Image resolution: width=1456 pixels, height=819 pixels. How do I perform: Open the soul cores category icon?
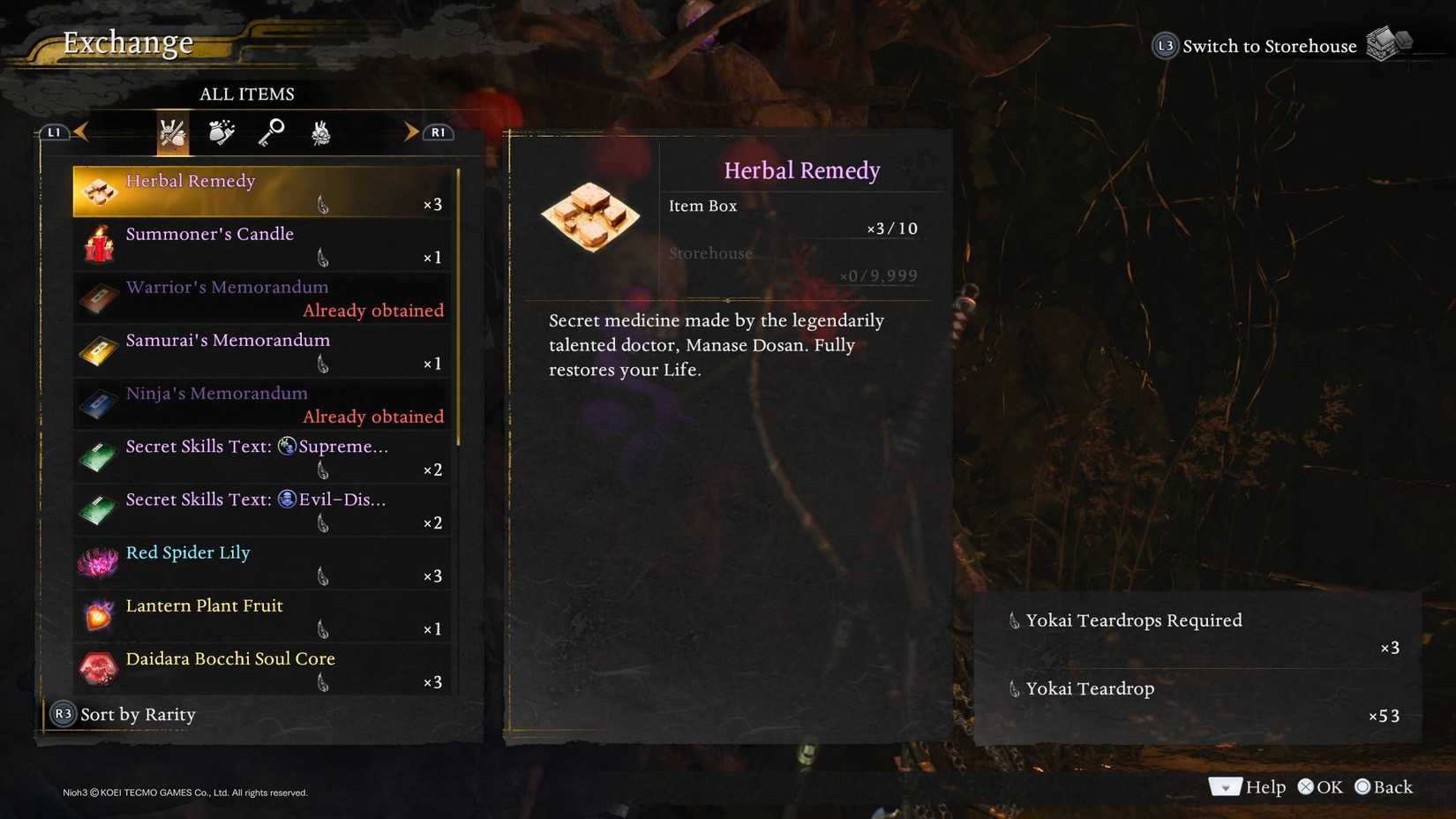coord(320,132)
